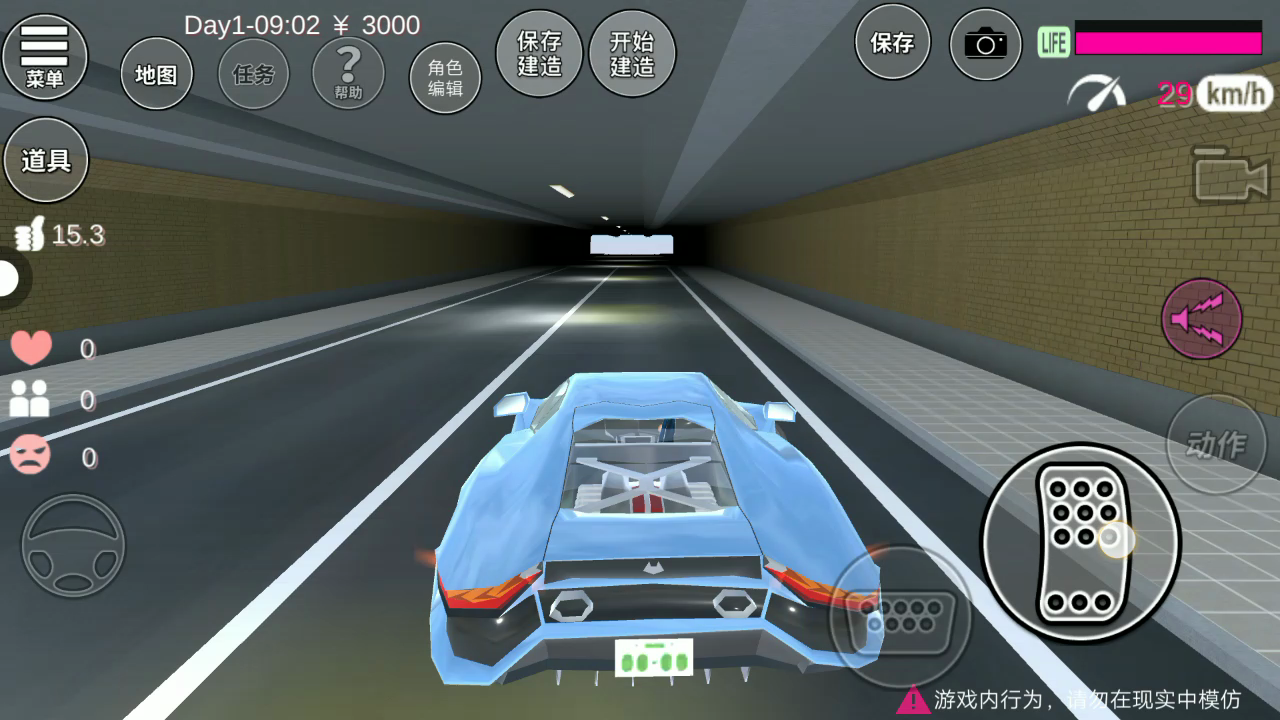
Task: Open the 角色编辑 character editor
Action: 445,78
